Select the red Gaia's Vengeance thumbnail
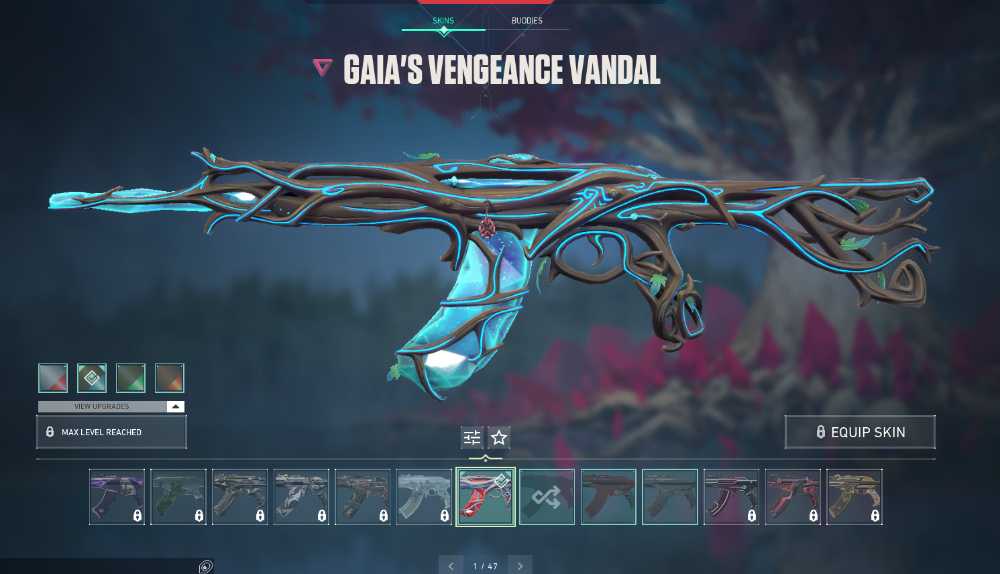 pos(485,497)
